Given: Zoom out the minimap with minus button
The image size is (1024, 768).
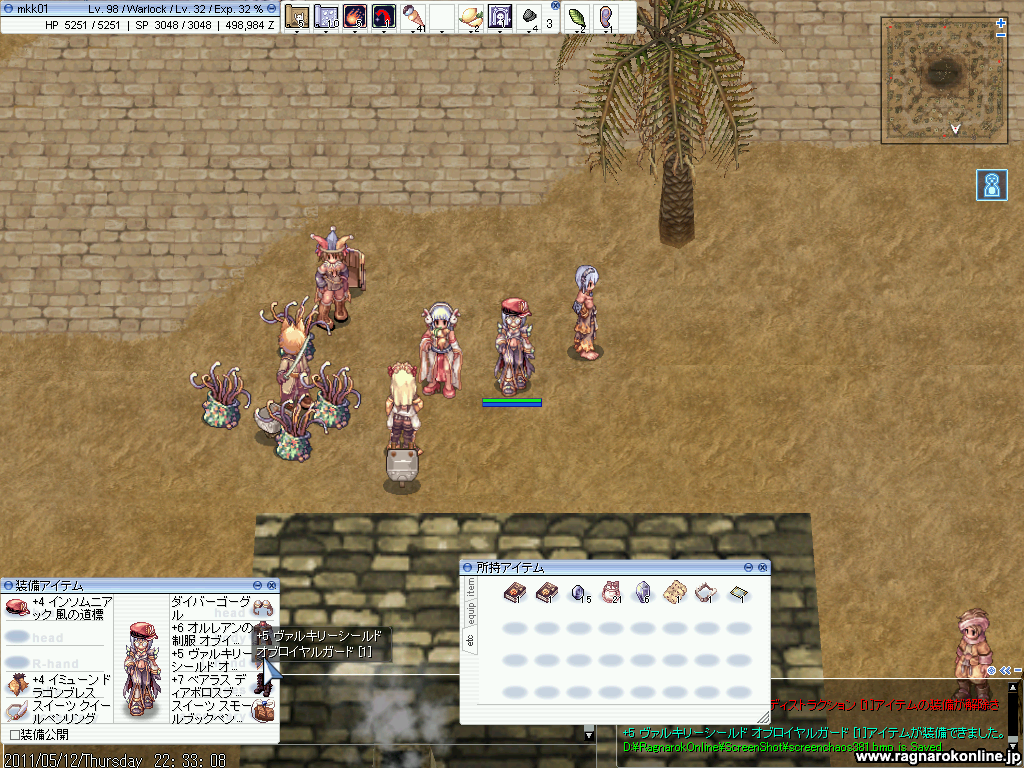Looking at the screenshot, I should 1001,36.
